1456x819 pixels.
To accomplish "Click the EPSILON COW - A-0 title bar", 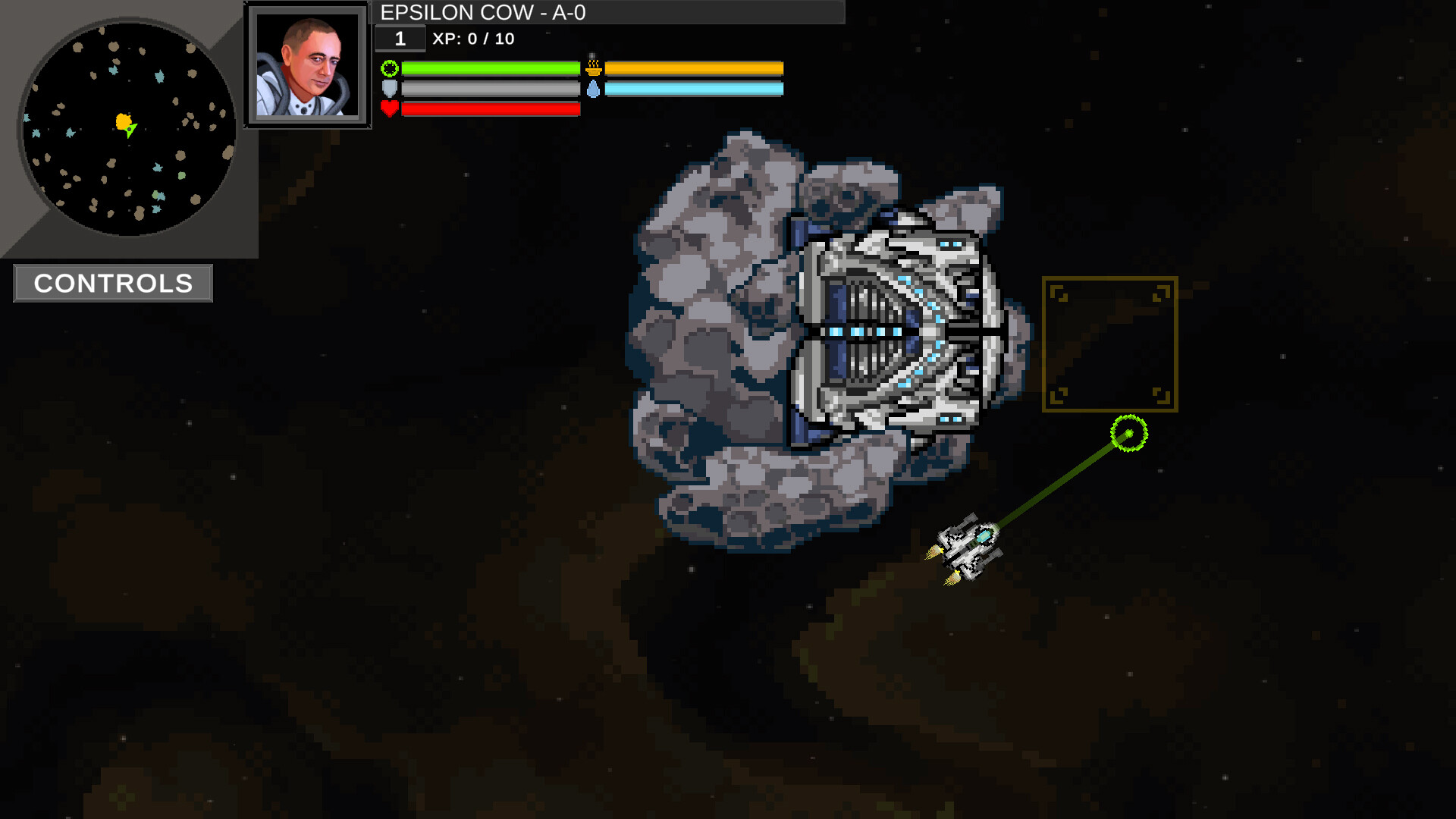I will point(484,12).
